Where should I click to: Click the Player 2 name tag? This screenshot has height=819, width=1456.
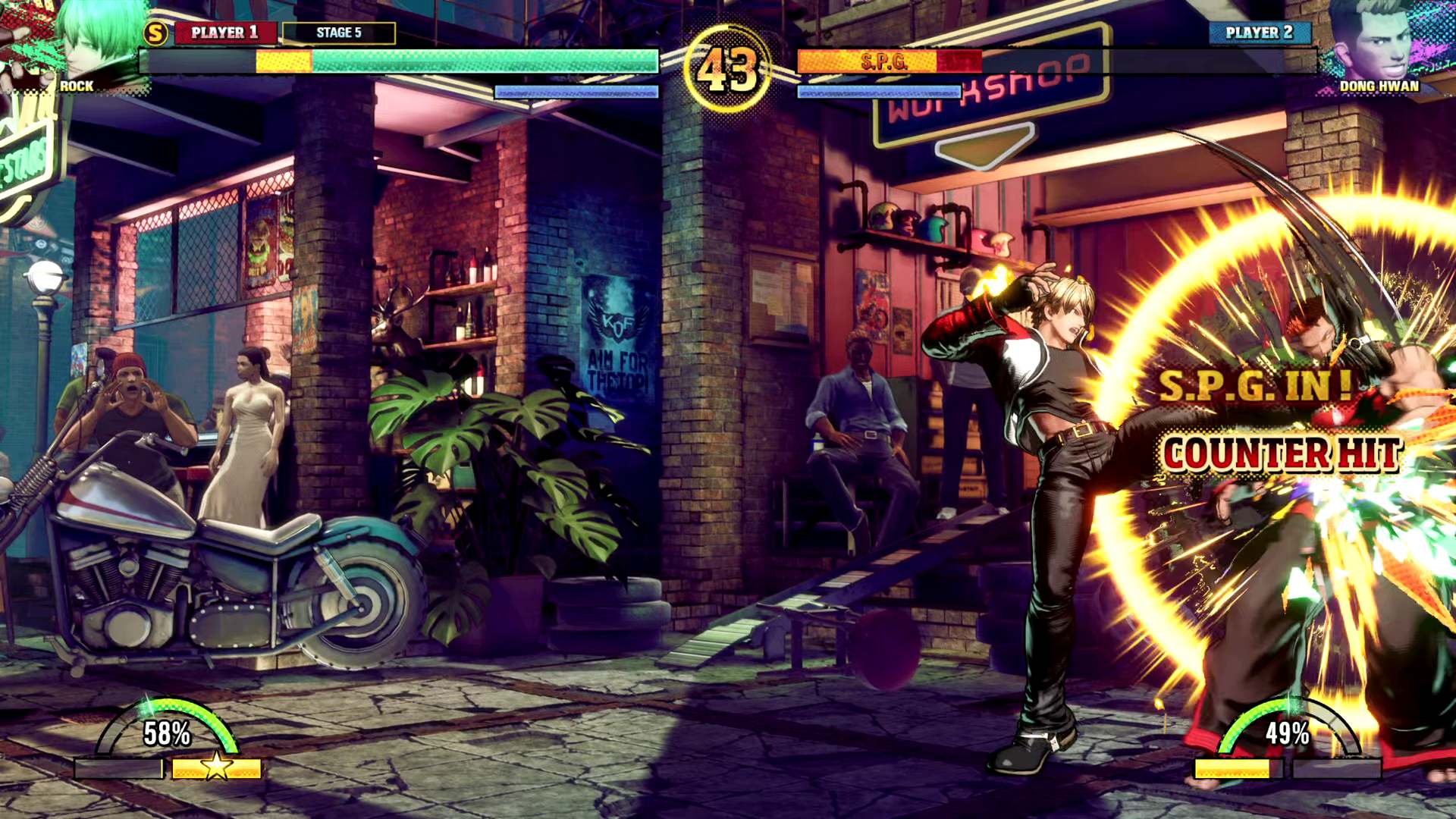coord(1259,33)
